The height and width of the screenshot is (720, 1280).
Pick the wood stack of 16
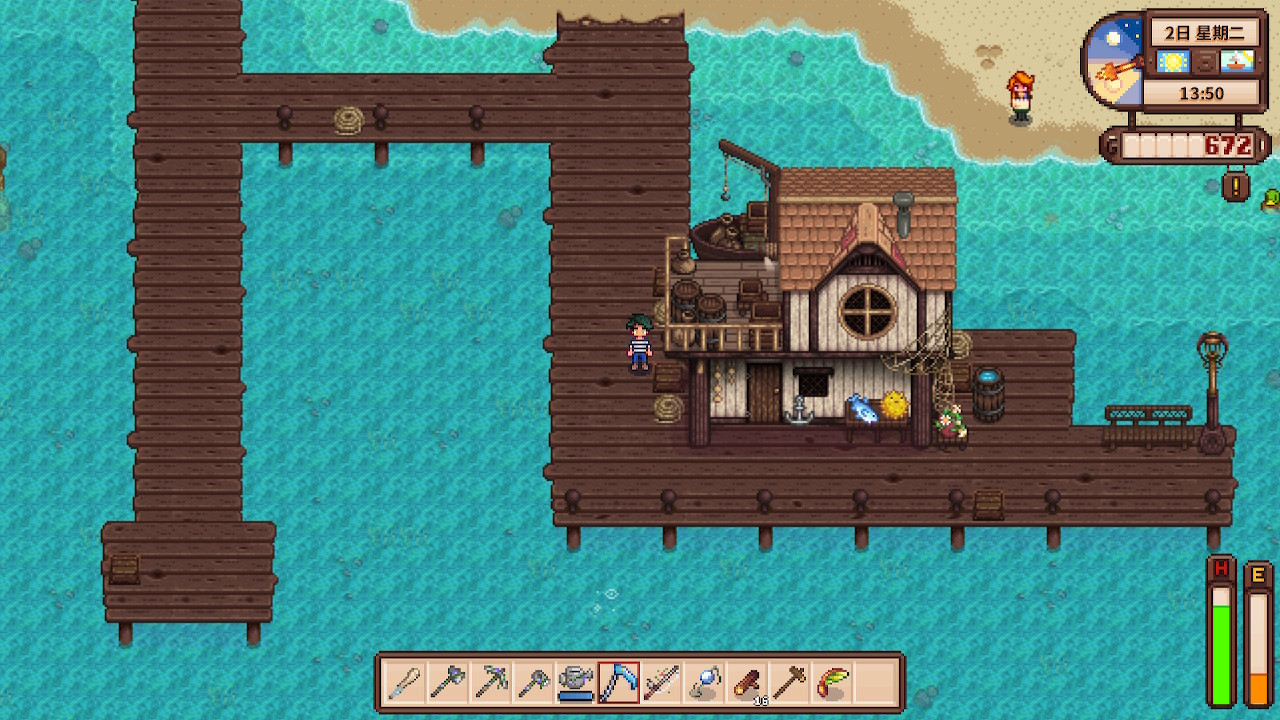pos(747,683)
